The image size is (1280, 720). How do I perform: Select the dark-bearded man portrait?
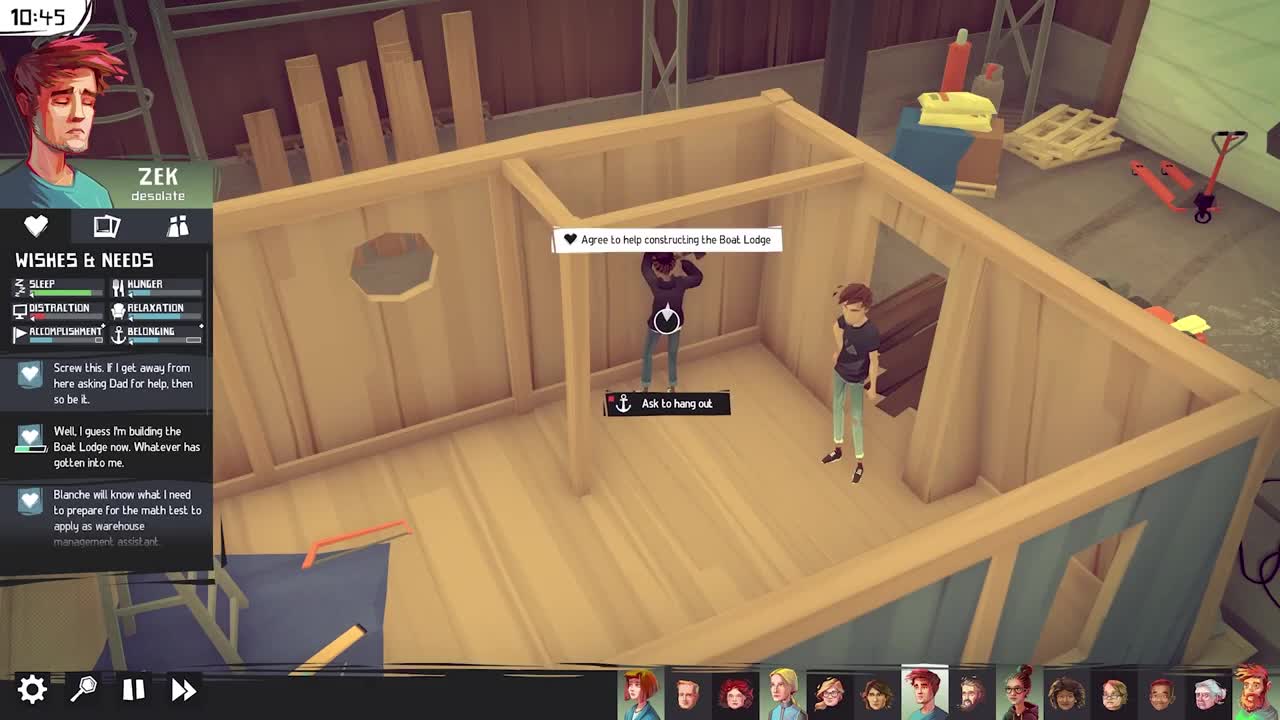(971, 693)
